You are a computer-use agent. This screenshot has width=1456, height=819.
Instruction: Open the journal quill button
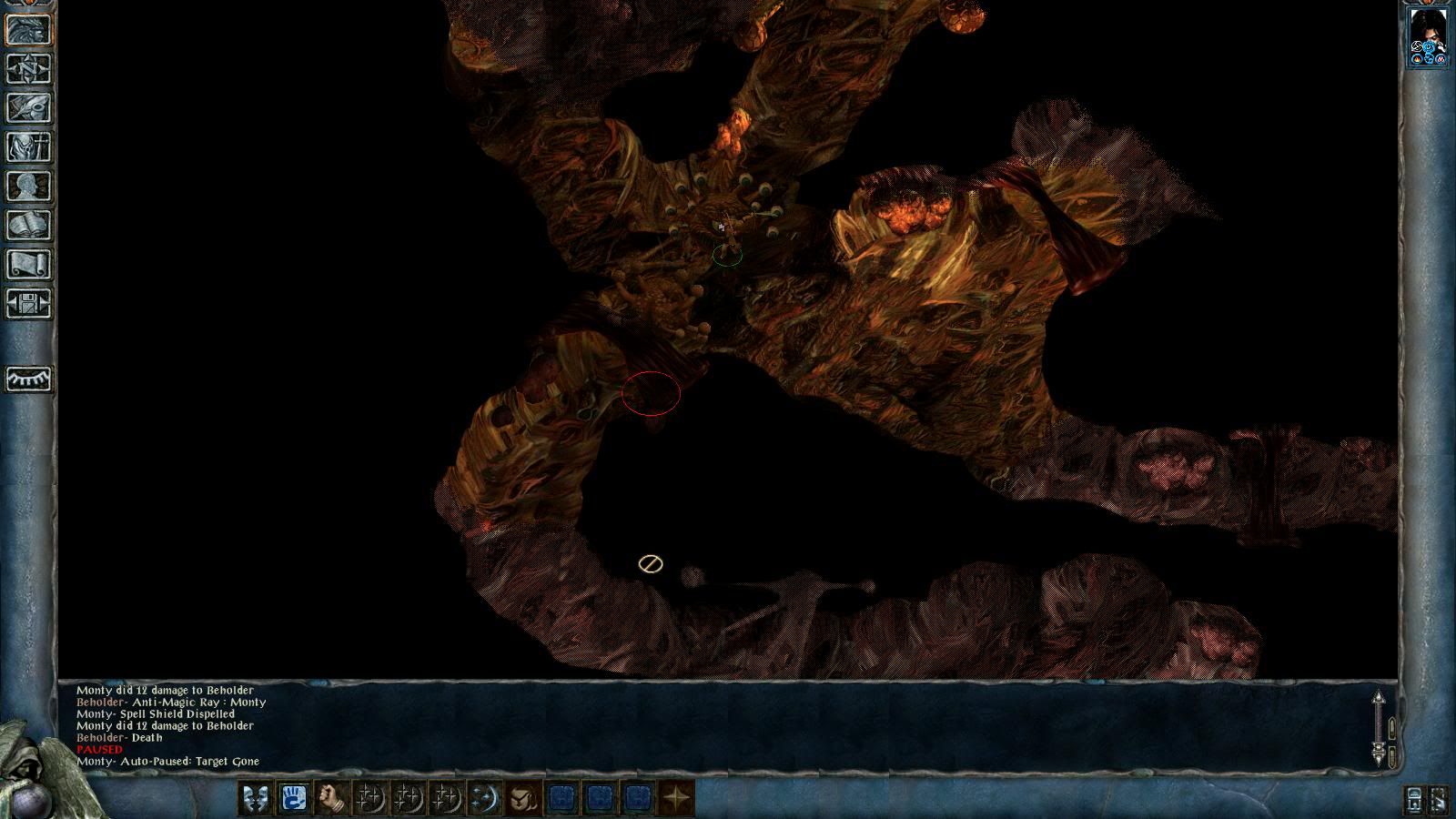[29, 108]
